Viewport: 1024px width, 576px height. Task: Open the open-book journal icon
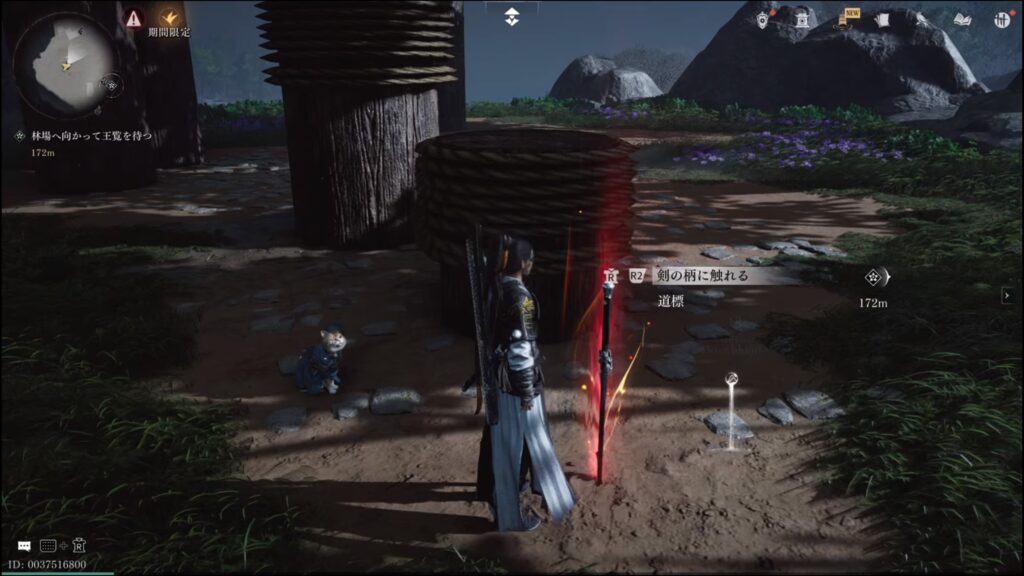[x=963, y=19]
